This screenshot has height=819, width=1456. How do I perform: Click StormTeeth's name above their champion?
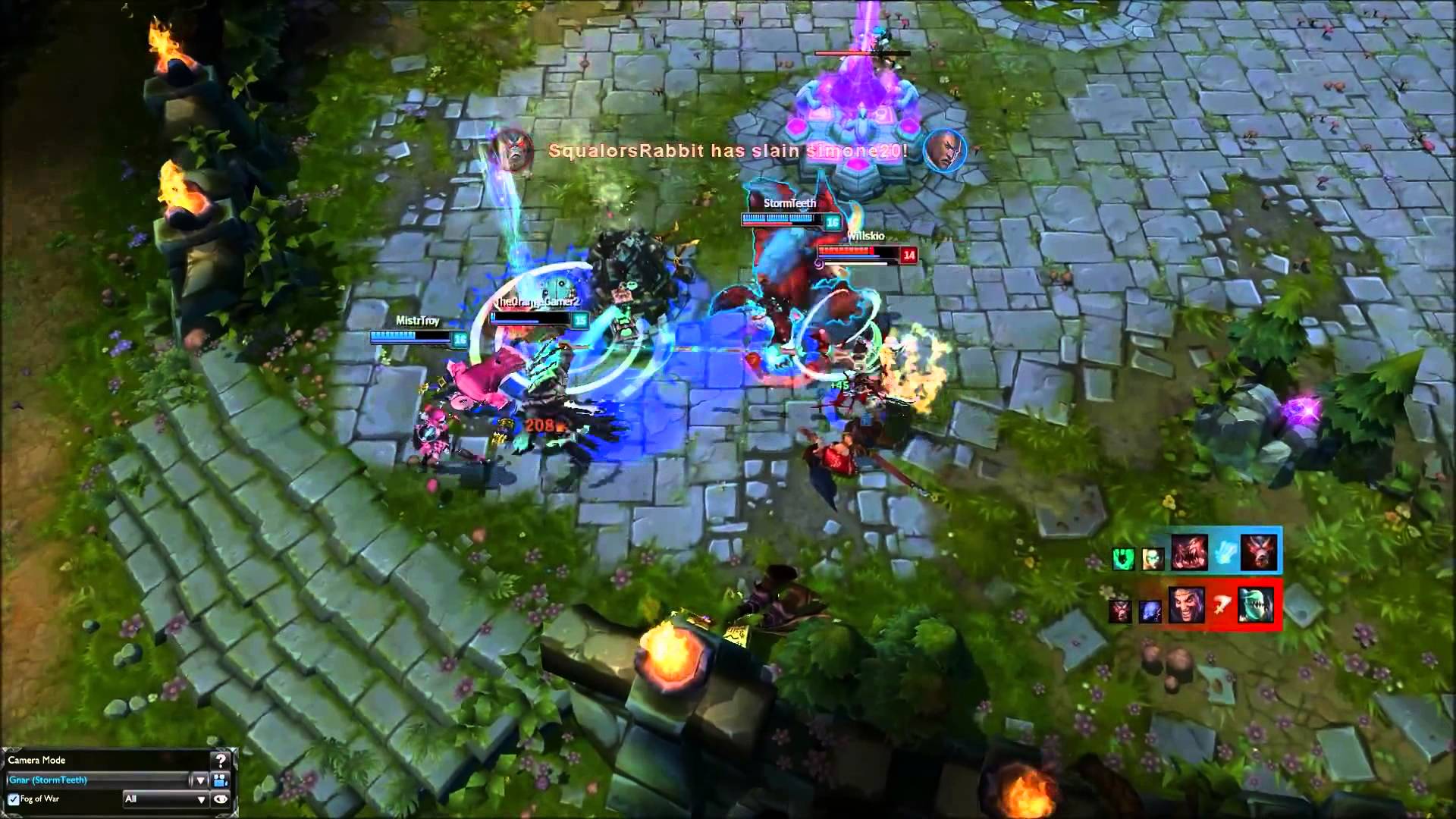pyautogui.click(x=789, y=203)
